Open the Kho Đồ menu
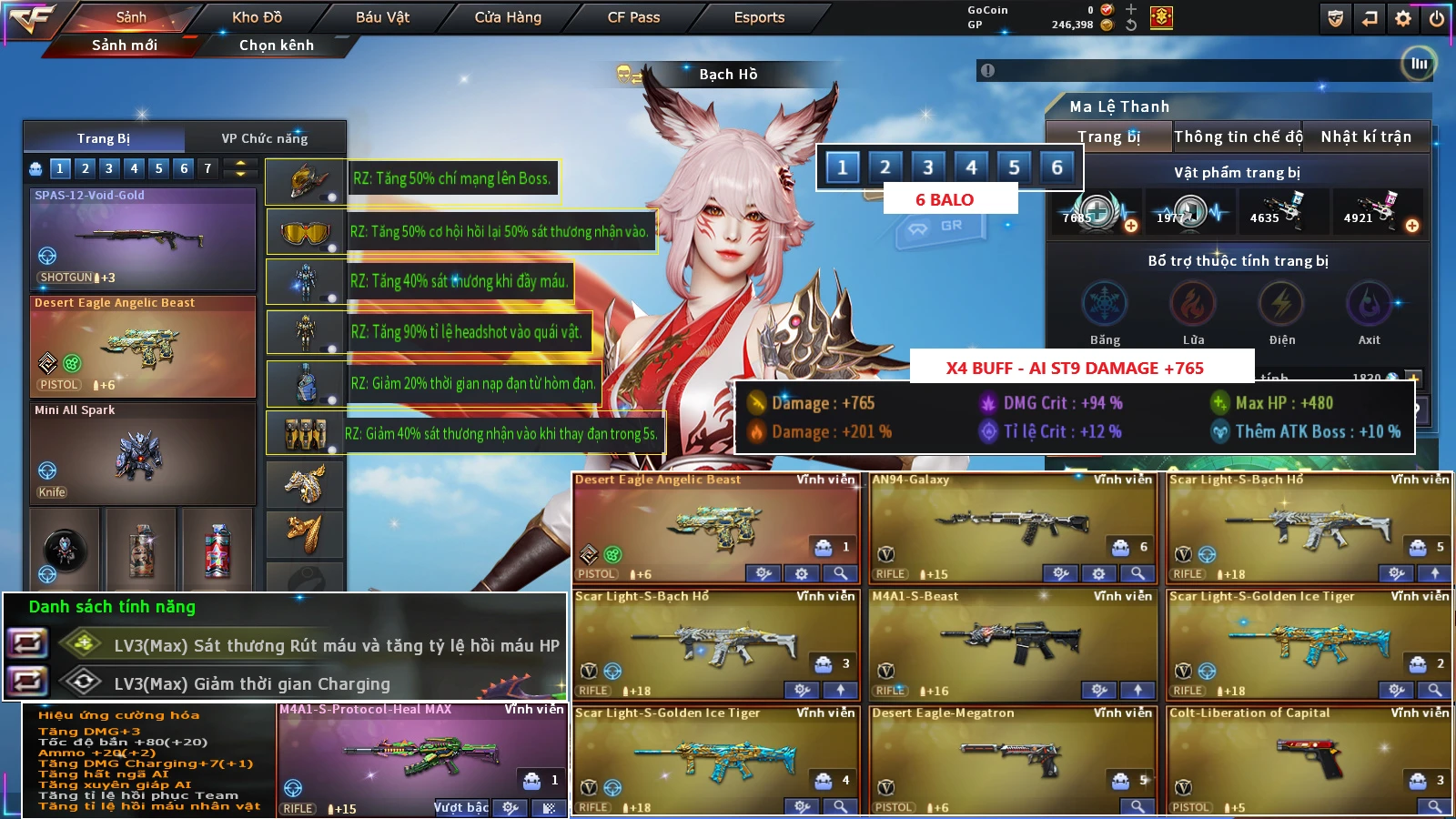Image resolution: width=1456 pixels, height=819 pixels. [258, 16]
